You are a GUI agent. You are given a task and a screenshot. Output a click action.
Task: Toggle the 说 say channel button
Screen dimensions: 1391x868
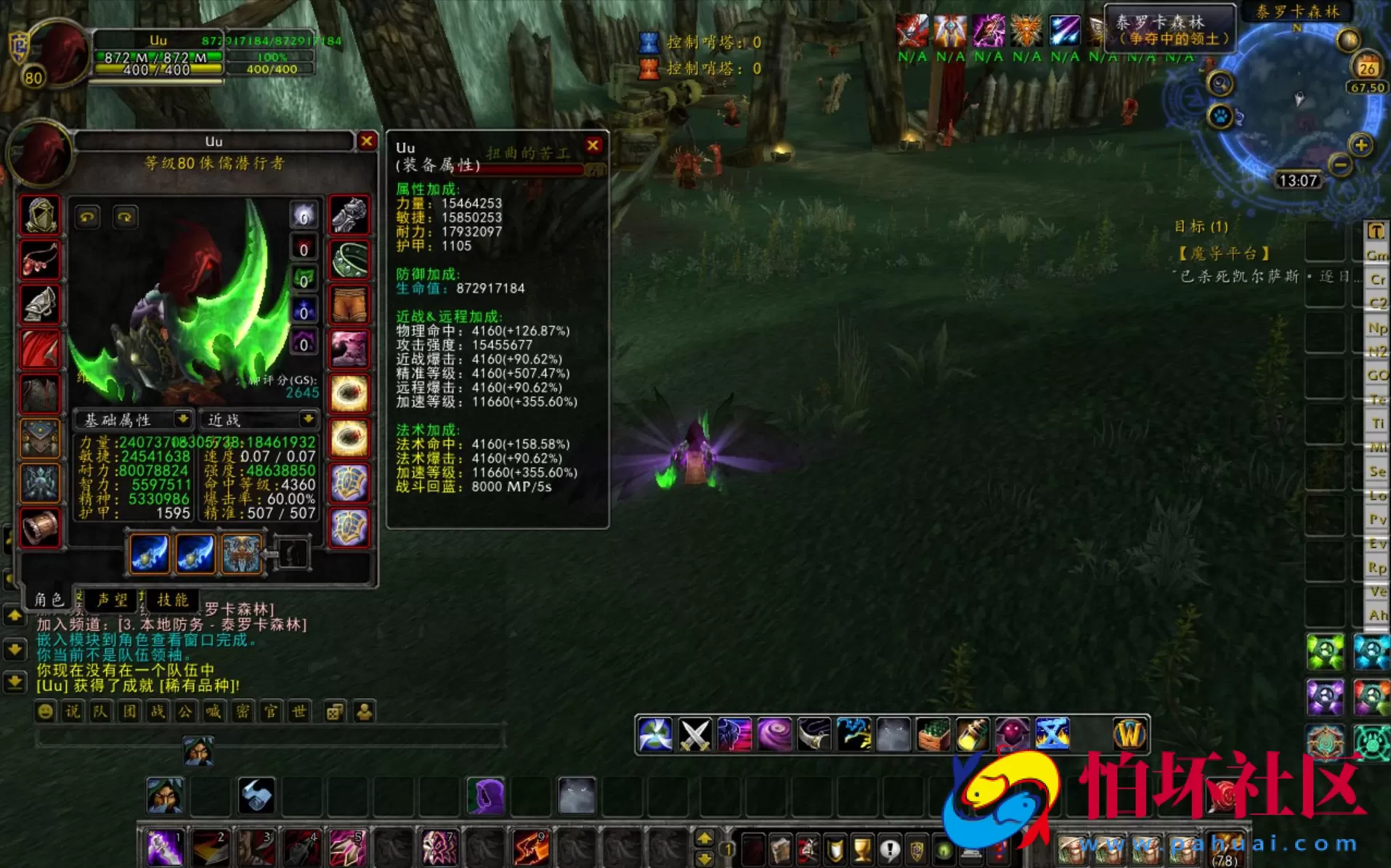(73, 712)
